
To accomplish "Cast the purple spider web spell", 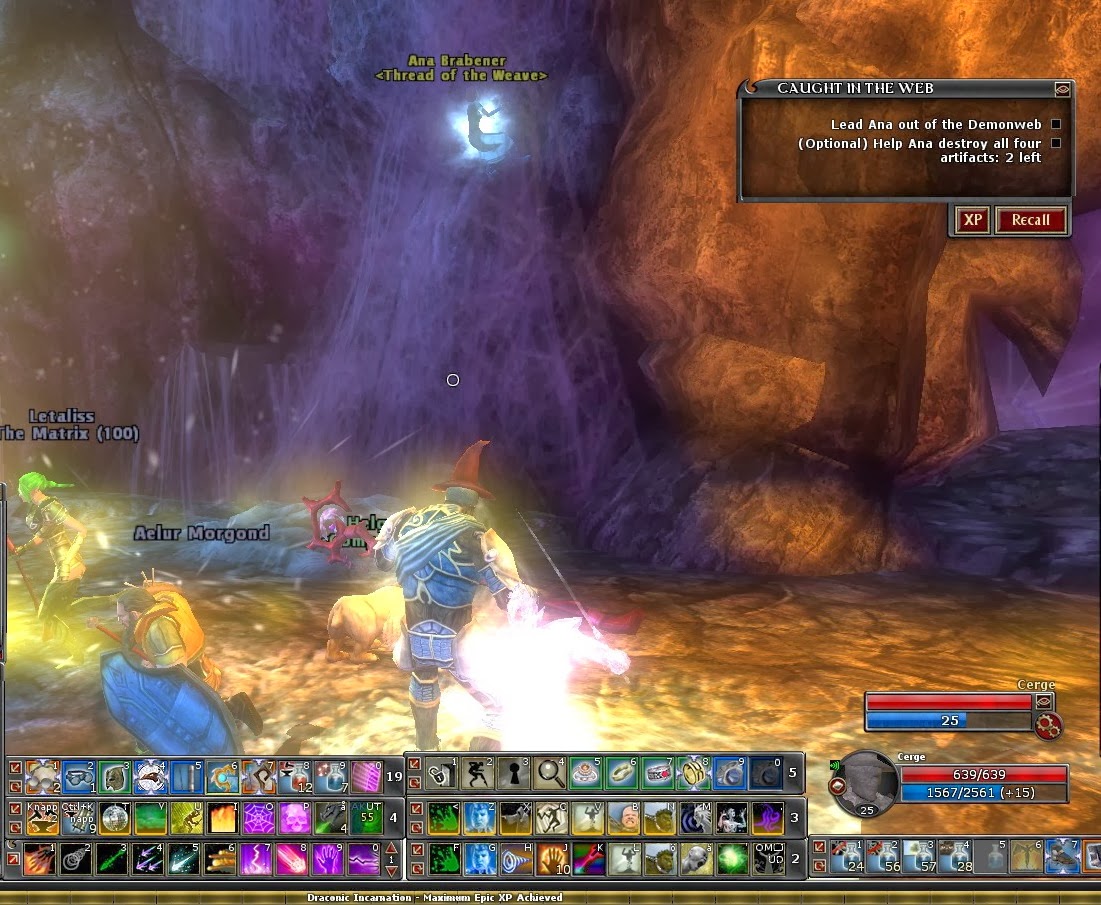I will (258, 817).
